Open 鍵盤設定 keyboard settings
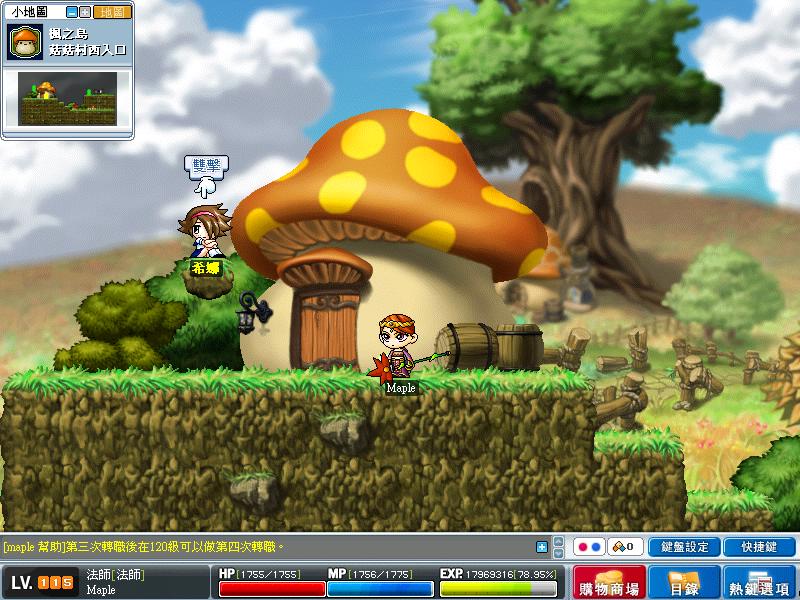800x600 pixels. pos(684,547)
